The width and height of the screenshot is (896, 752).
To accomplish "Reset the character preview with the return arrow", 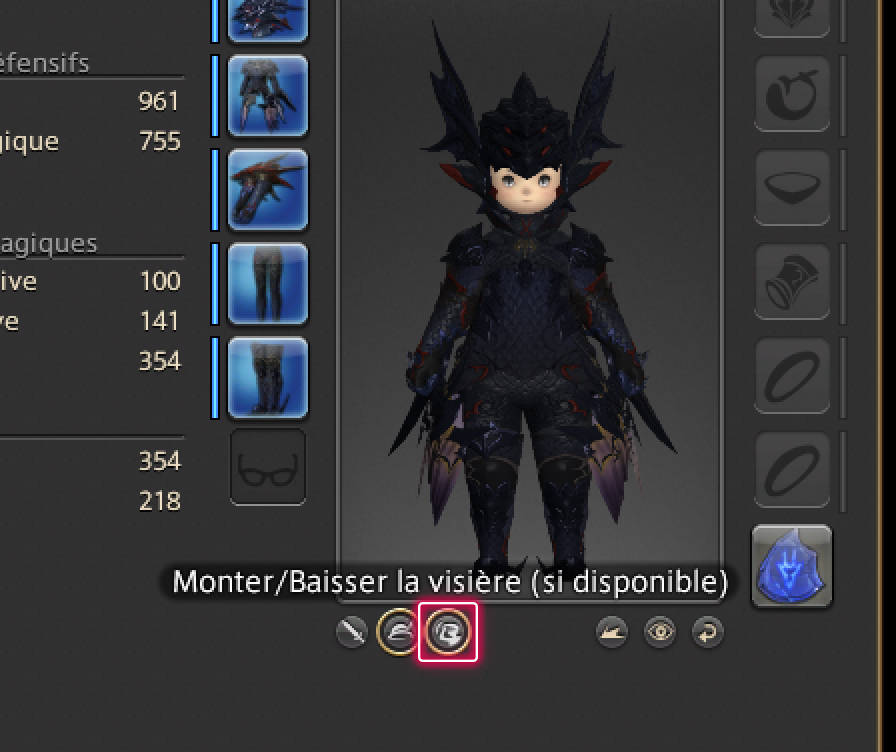I will [x=707, y=632].
